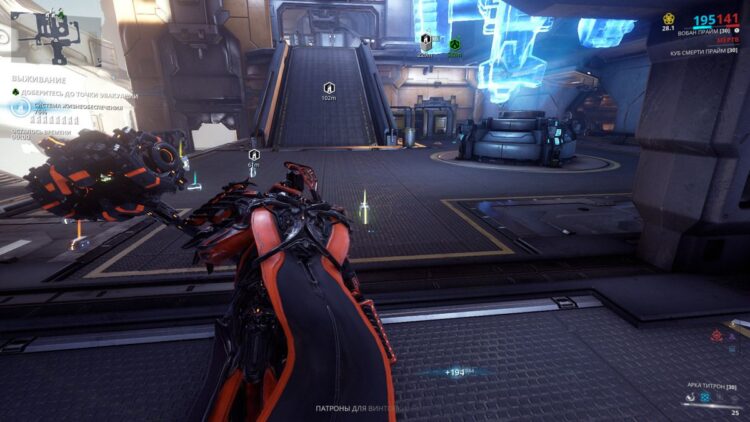Click the 102m waypoint marker

328,88
